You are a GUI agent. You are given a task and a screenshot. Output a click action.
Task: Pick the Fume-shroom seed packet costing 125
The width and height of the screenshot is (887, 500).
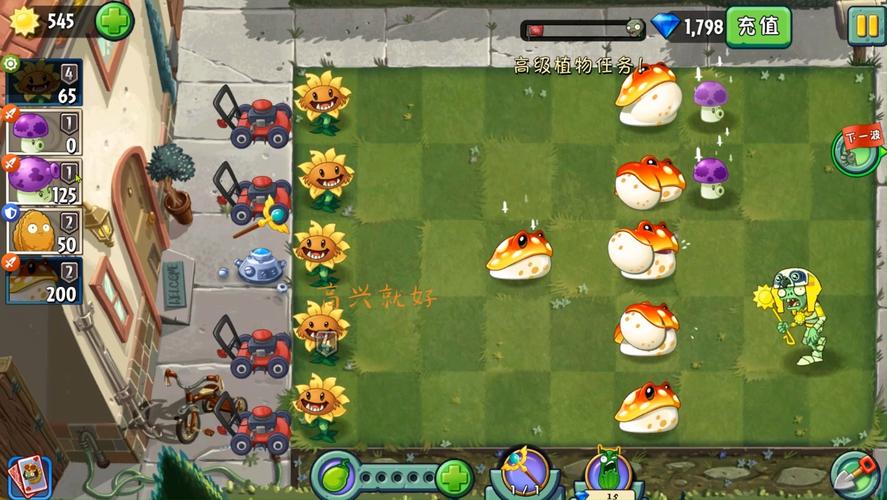click(x=42, y=181)
